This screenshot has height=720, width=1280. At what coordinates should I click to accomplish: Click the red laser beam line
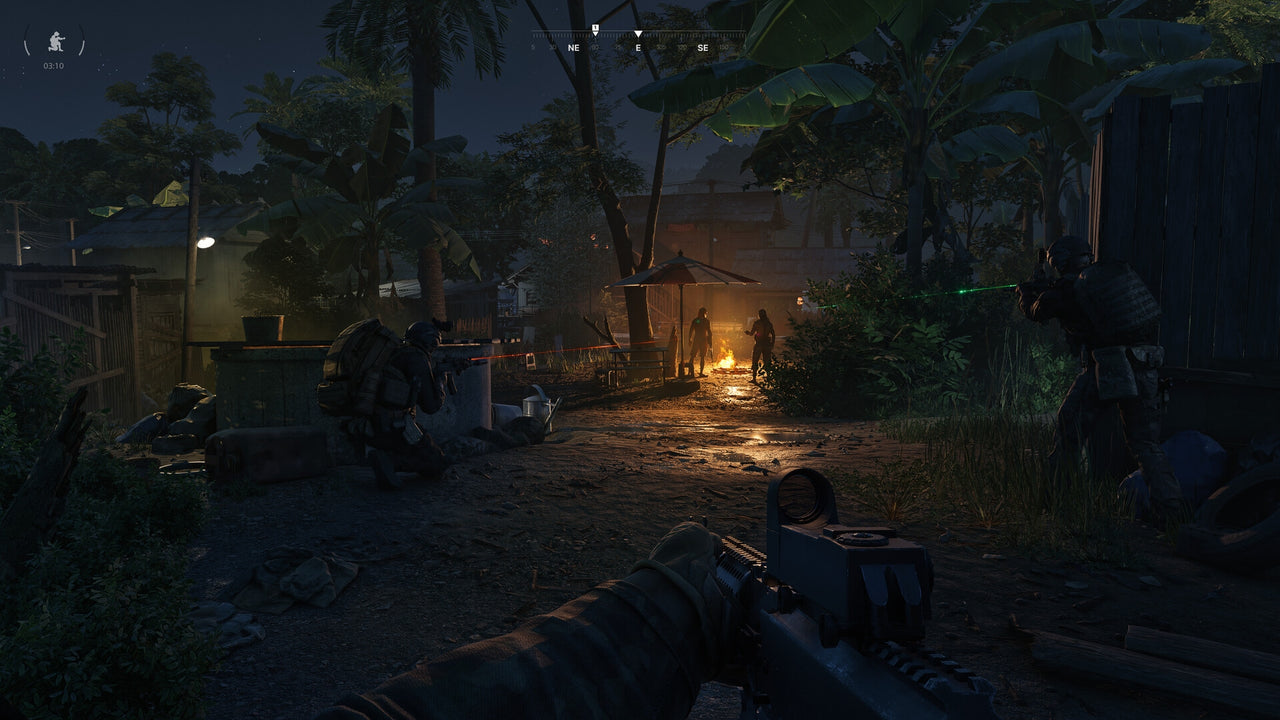pyautogui.click(x=520, y=356)
